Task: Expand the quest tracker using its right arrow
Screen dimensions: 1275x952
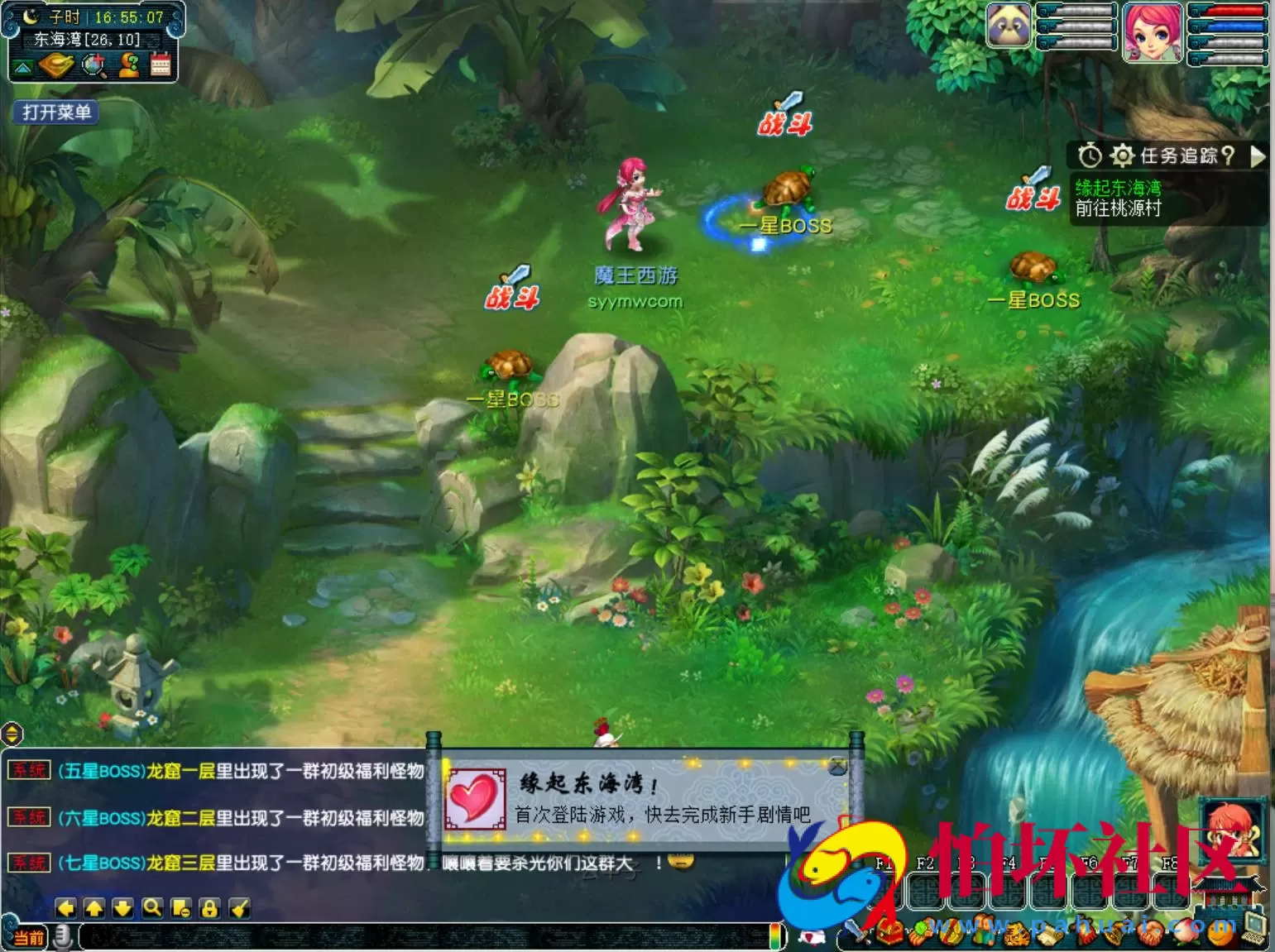Action: [x=1258, y=155]
